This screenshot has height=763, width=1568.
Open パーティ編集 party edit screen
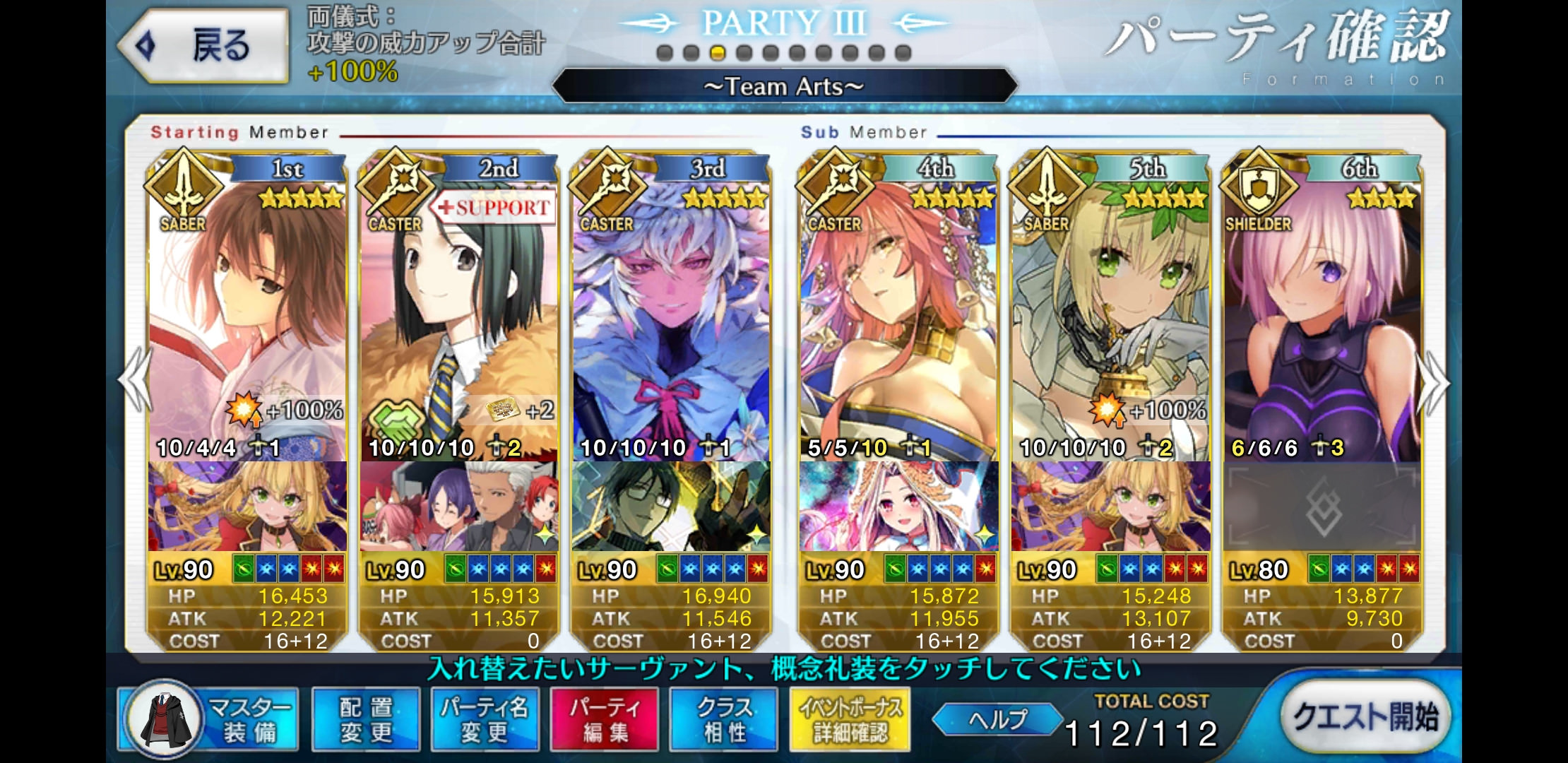click(x=604, y=719)
